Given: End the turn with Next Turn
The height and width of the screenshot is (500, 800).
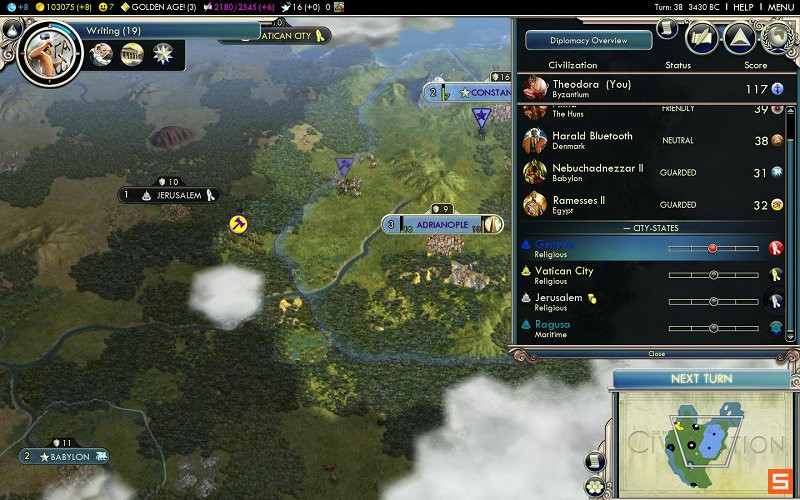Looking at the screenshot, I should [x=701, y=379].
